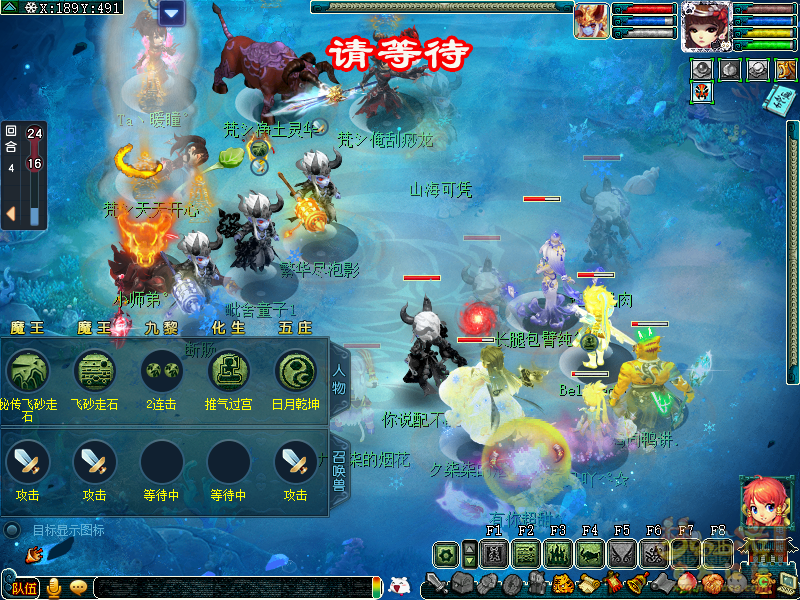The height and width of the screenshot is (600, 800).
Task: Expand the dropdown arrow at top
Action: tap(171, 13)
